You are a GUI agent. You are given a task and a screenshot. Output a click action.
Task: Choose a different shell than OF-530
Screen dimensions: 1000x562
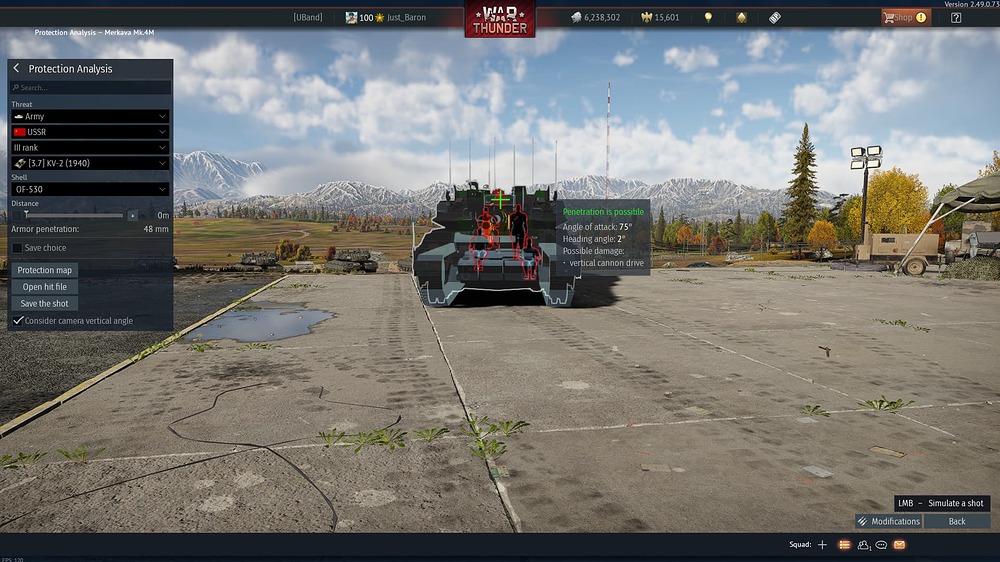pyautogui.click(x=90, y=189)
